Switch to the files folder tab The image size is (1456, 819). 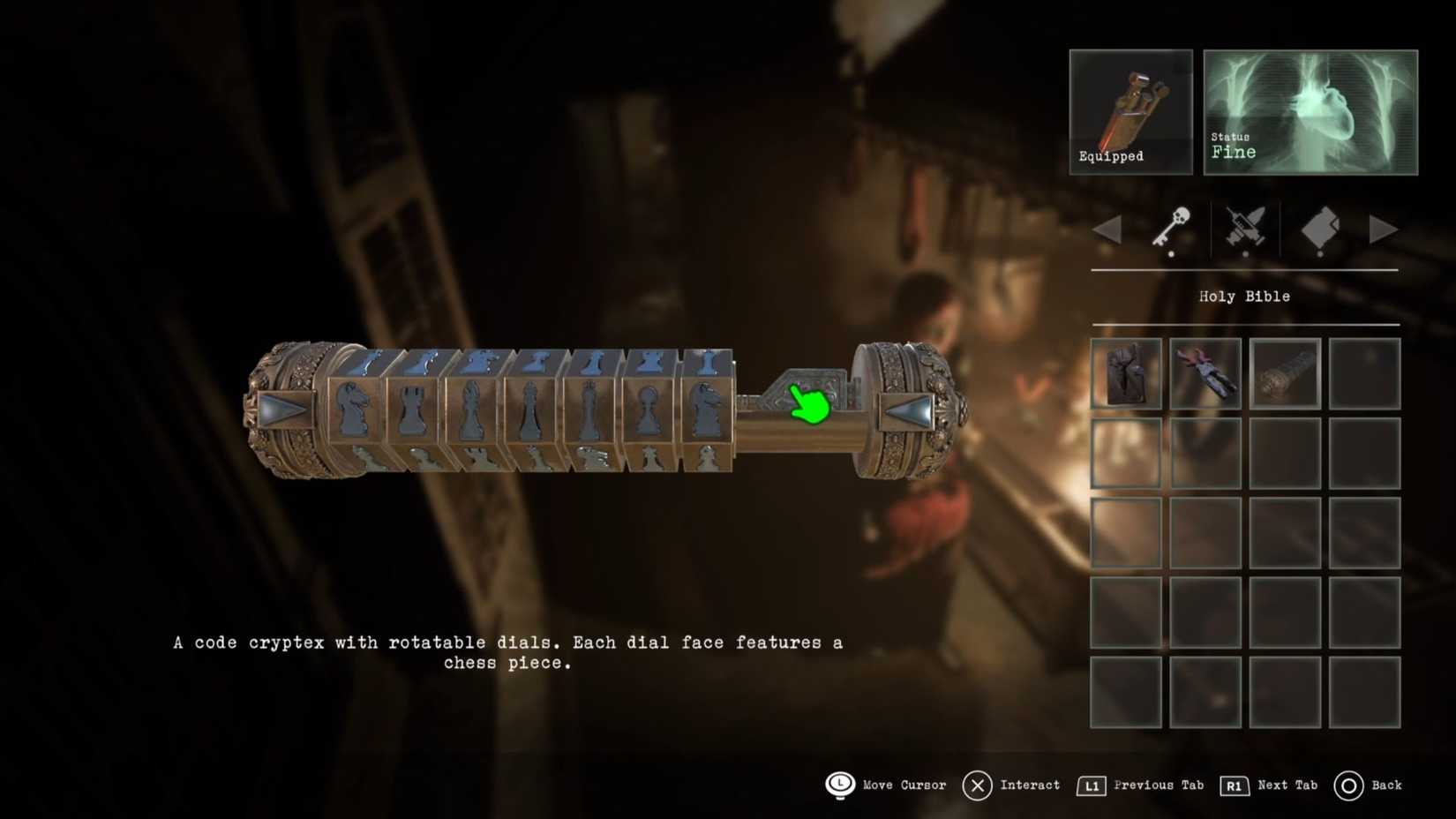click(x=1320, y=229)
